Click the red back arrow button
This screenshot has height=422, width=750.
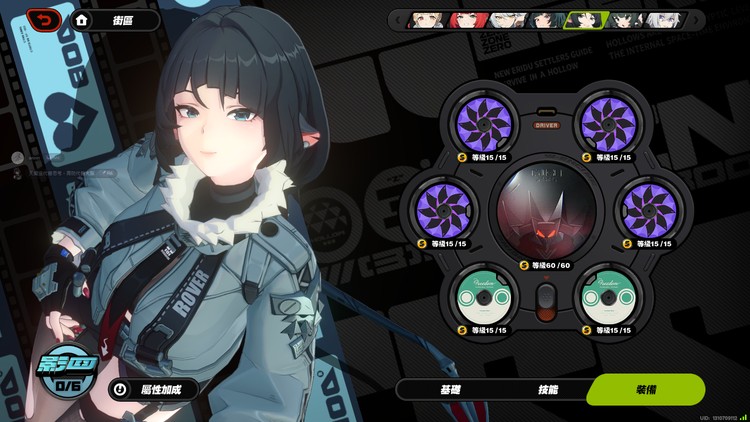click(44, 19)
